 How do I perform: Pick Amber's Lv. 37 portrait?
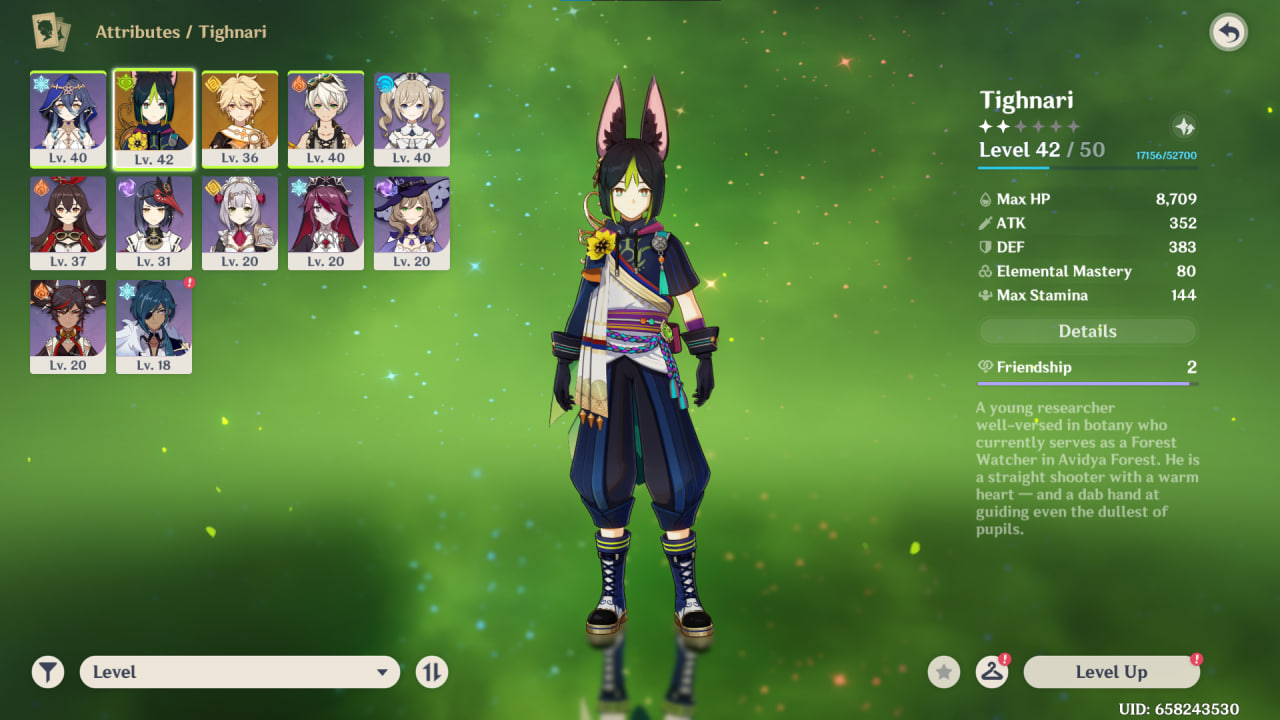(x=68, y=222)
